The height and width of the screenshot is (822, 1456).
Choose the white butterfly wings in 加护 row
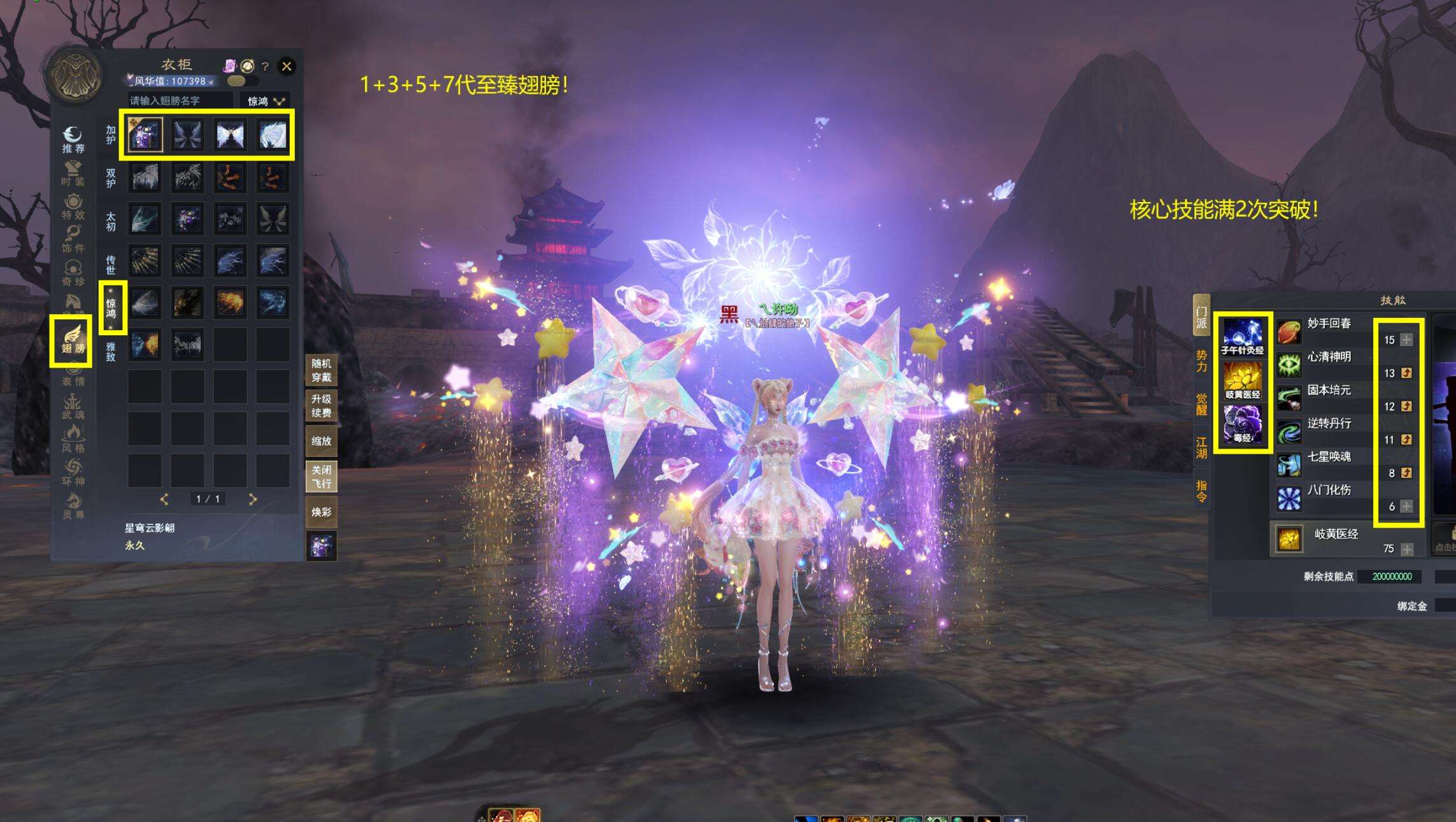coord(230,135)
